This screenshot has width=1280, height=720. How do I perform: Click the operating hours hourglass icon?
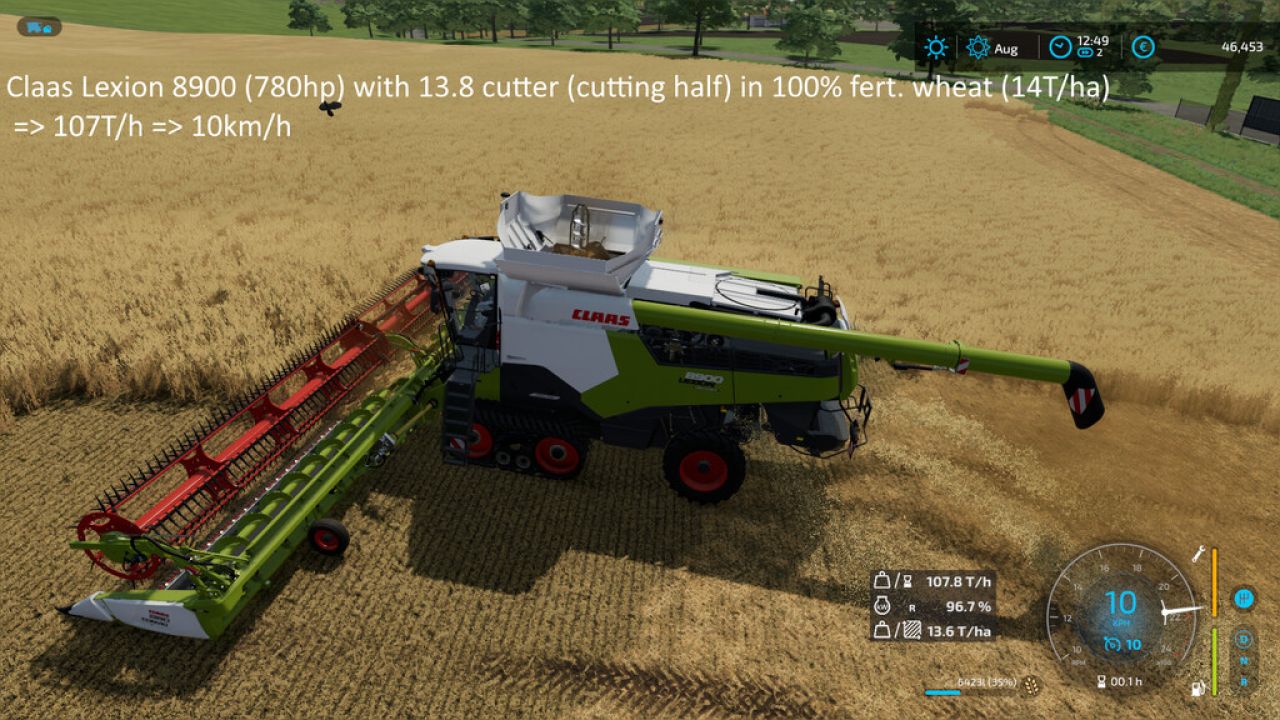[x=1102, y=681]
